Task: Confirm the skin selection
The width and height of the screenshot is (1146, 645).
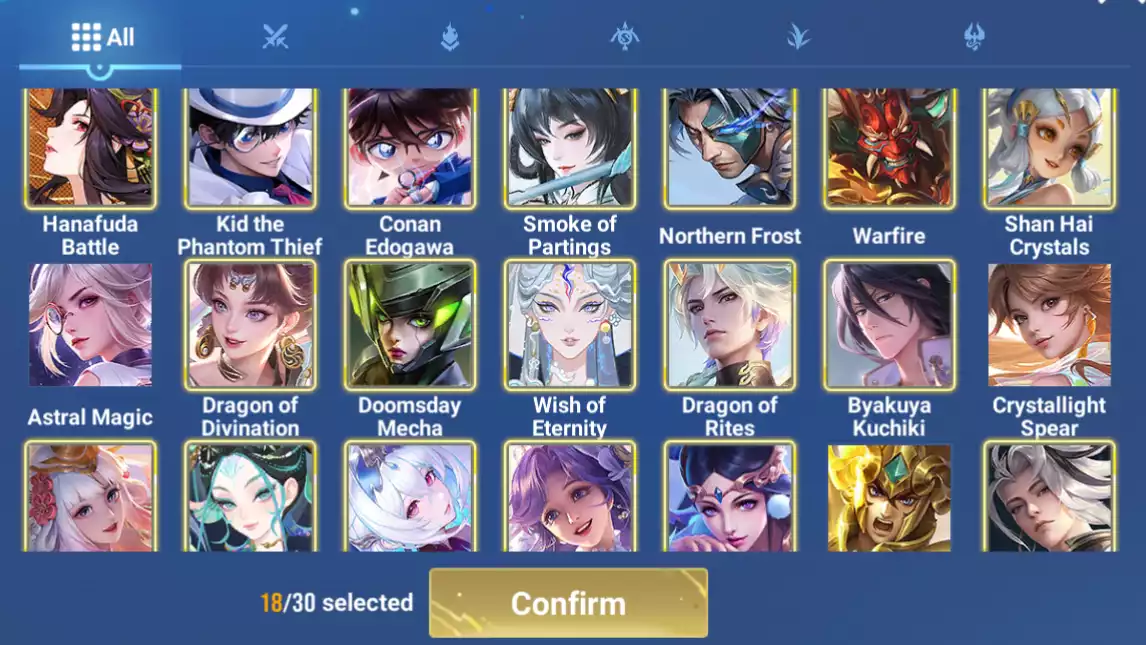Action: coord(568,603)
